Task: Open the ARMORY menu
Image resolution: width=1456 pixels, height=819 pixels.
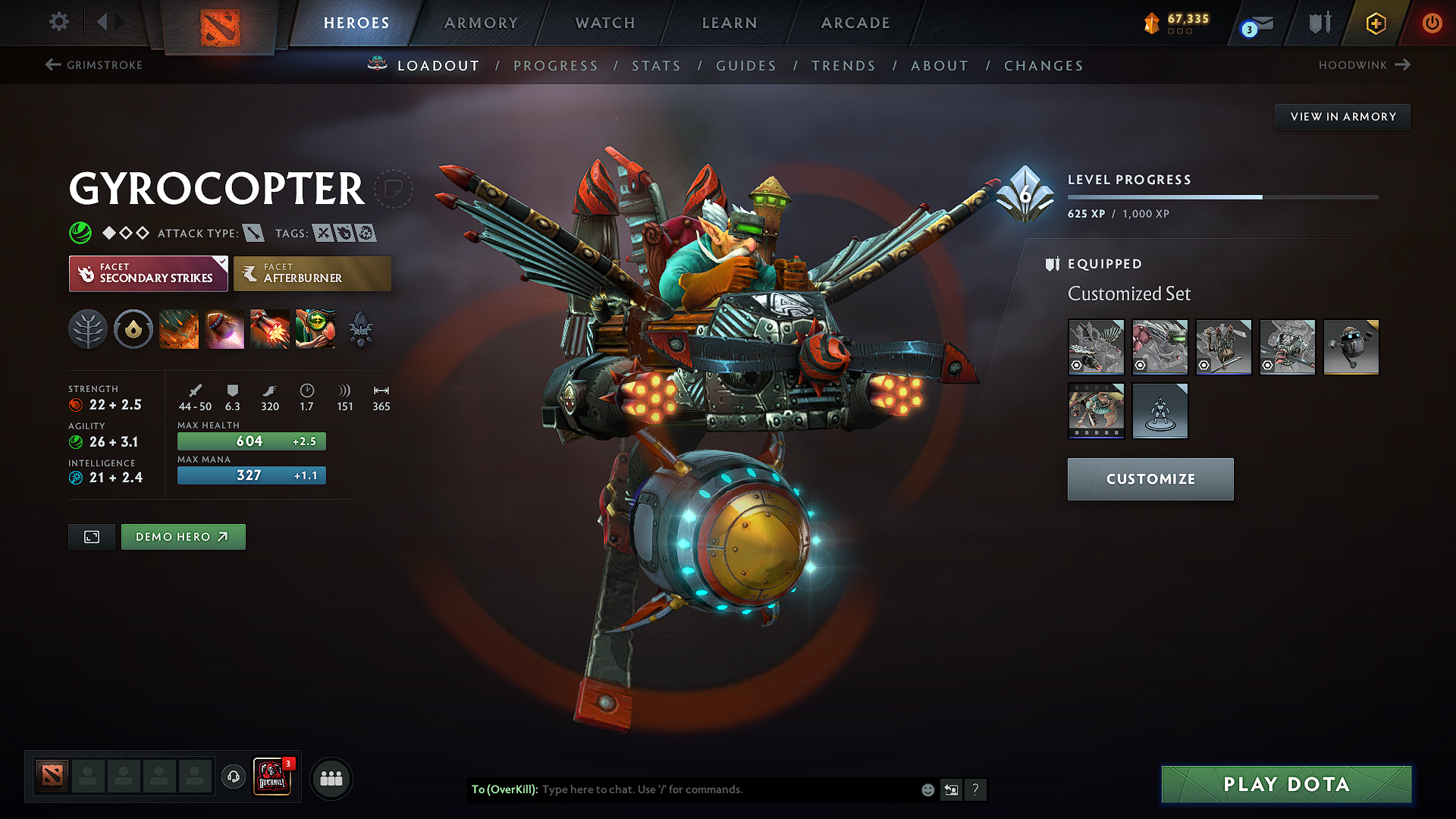Action: tap(480, 23)
